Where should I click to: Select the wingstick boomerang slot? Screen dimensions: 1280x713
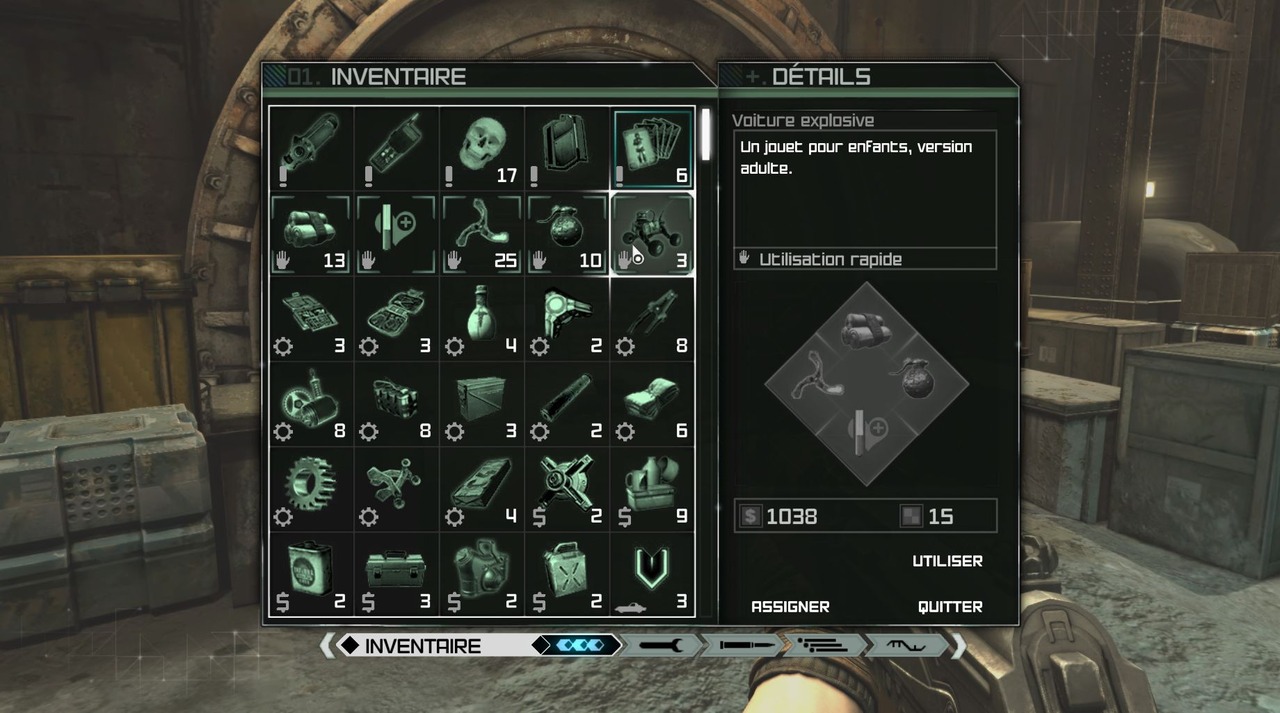482,234
